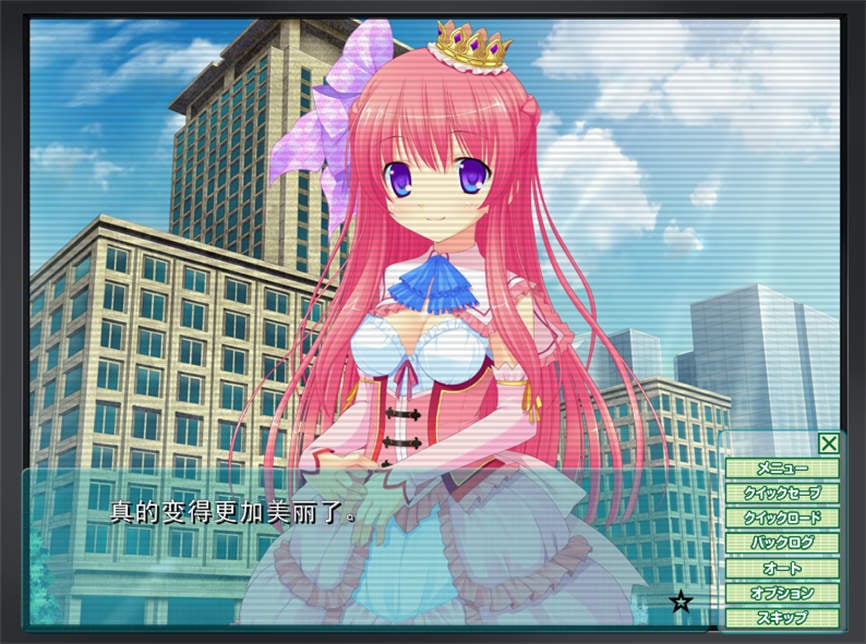Open the オプション settings

[x=782, y=593]
